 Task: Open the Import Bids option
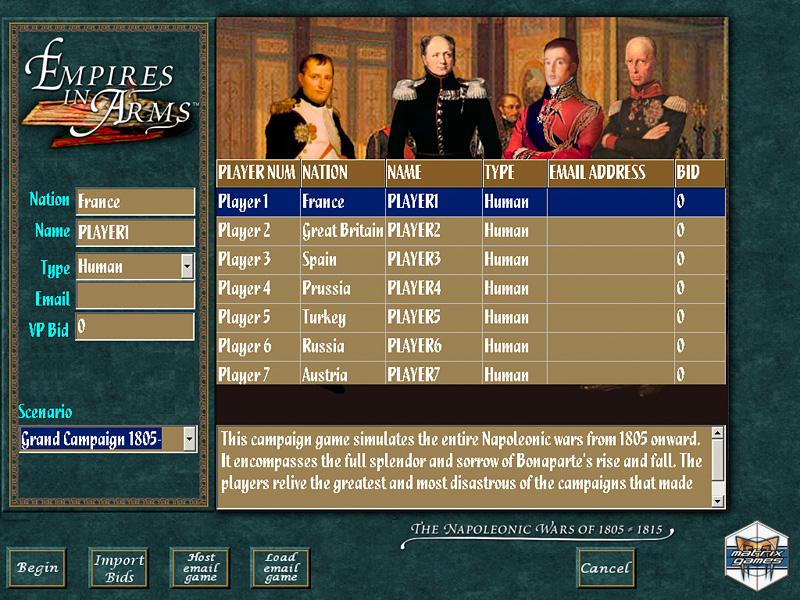tap(119, 568)
